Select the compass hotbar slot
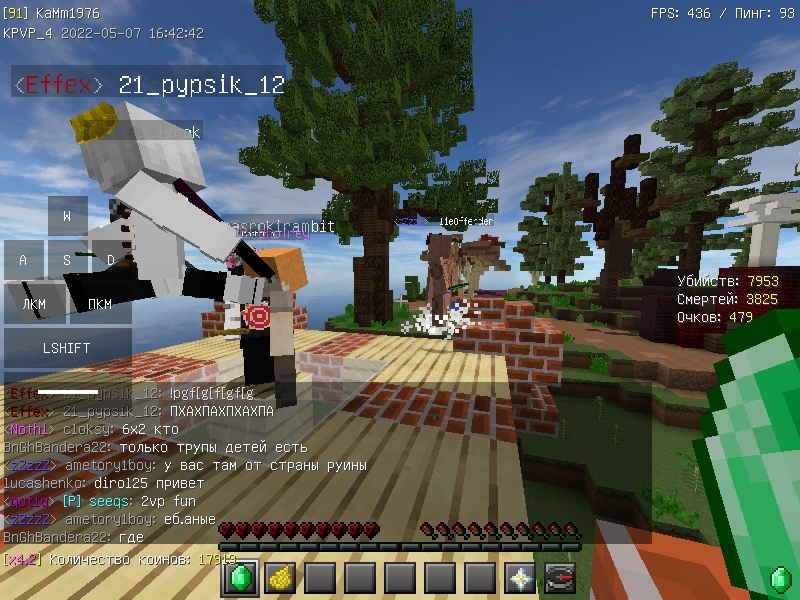The width and height of the screenshot is (800, 600). click(560, 578)
